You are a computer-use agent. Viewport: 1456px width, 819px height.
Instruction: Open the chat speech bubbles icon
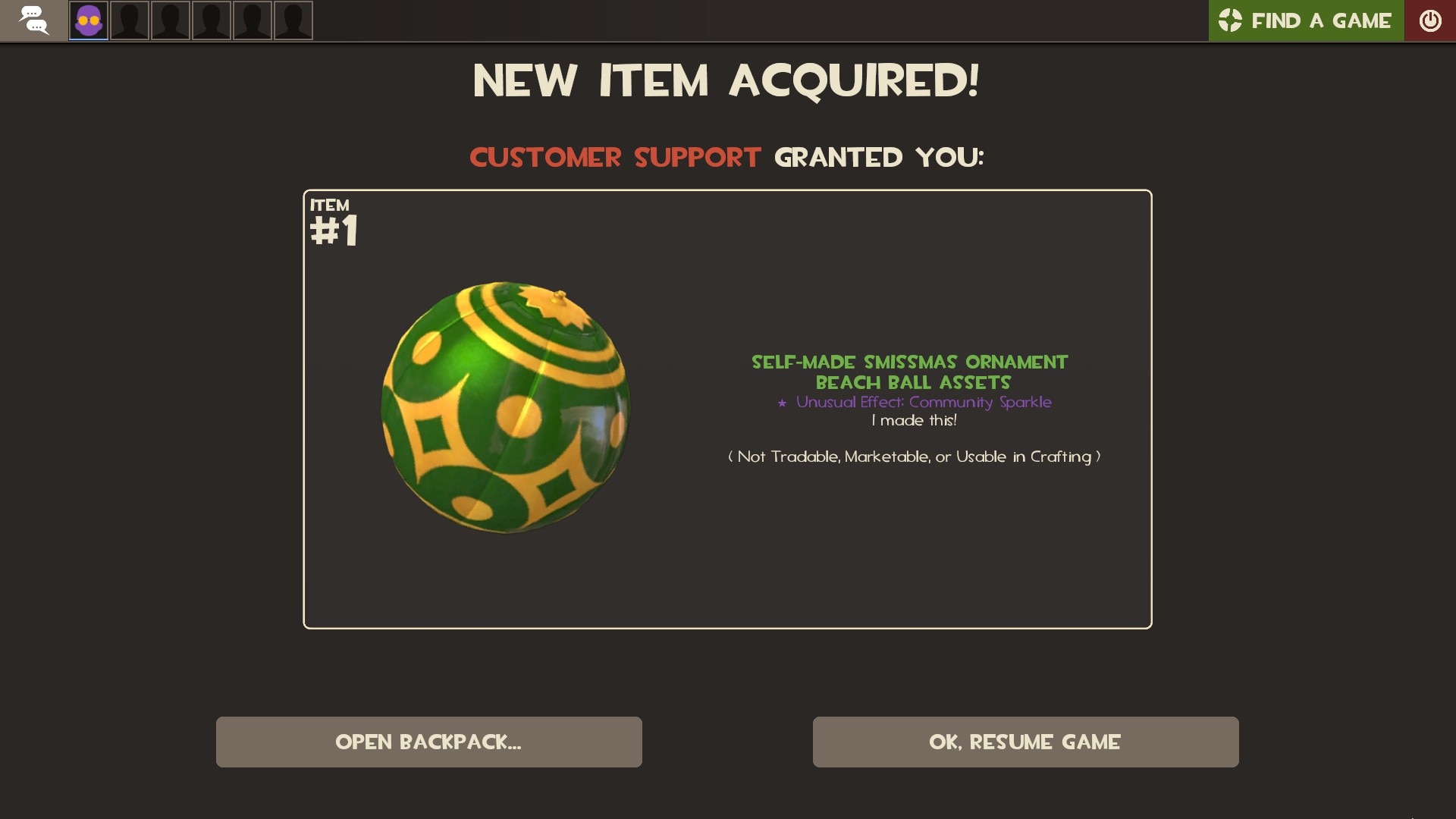(33, 20)
